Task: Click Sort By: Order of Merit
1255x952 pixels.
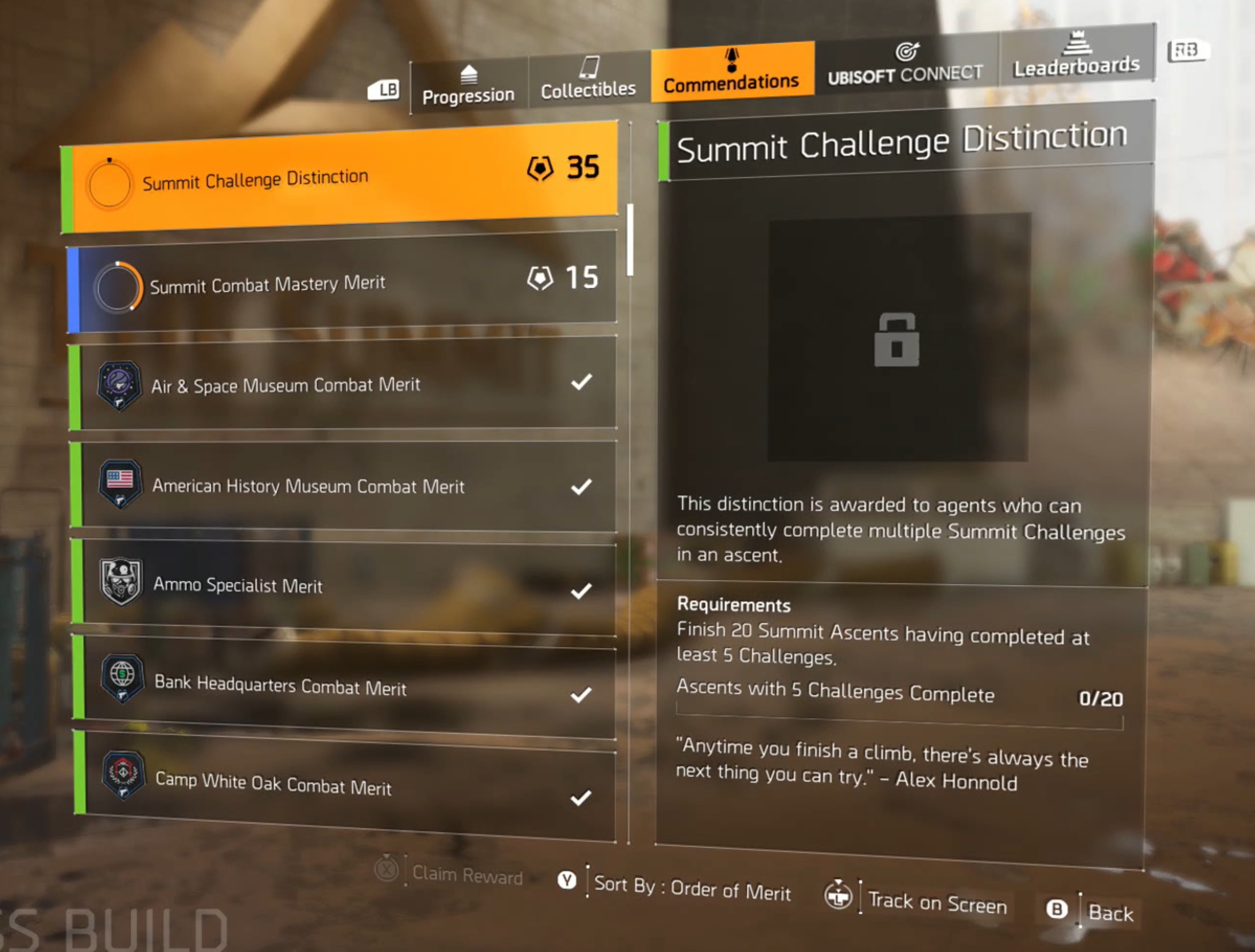Action: 692,888
